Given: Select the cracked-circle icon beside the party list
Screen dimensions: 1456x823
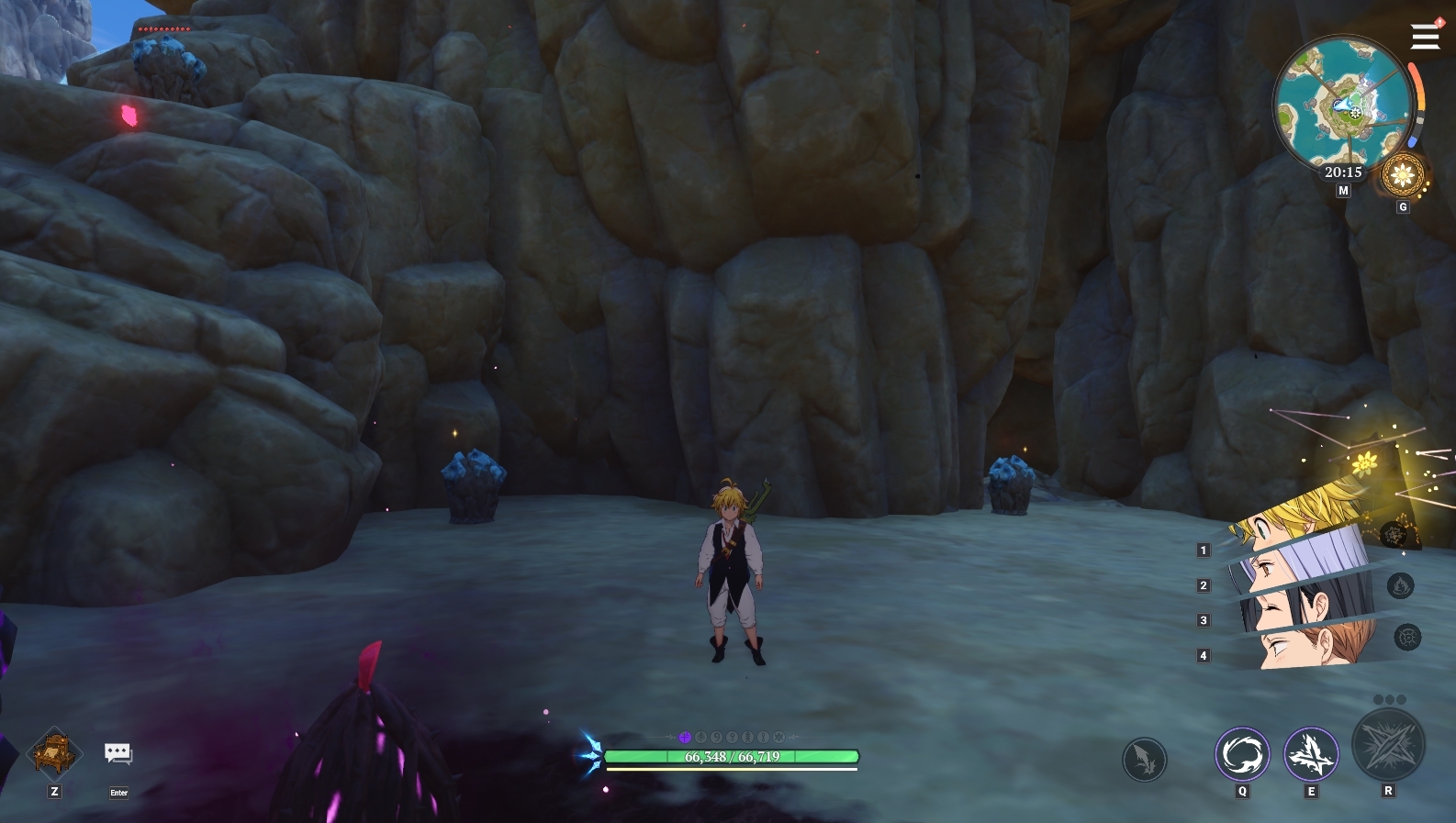Looking at the screenshot, I should click(x=1407, y=637).
